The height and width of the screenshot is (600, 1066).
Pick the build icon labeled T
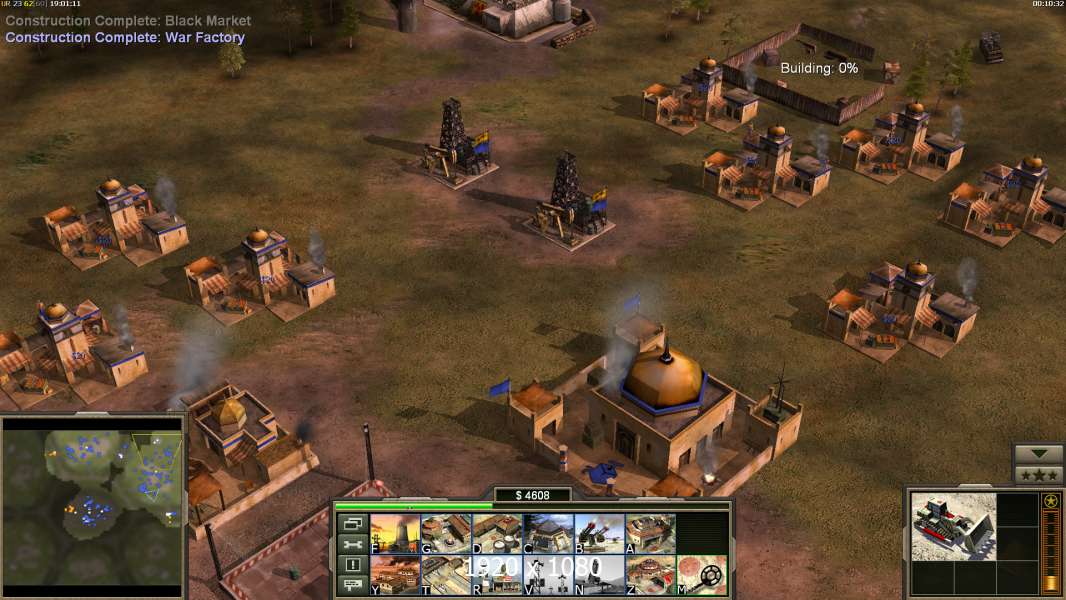(445, 575)
